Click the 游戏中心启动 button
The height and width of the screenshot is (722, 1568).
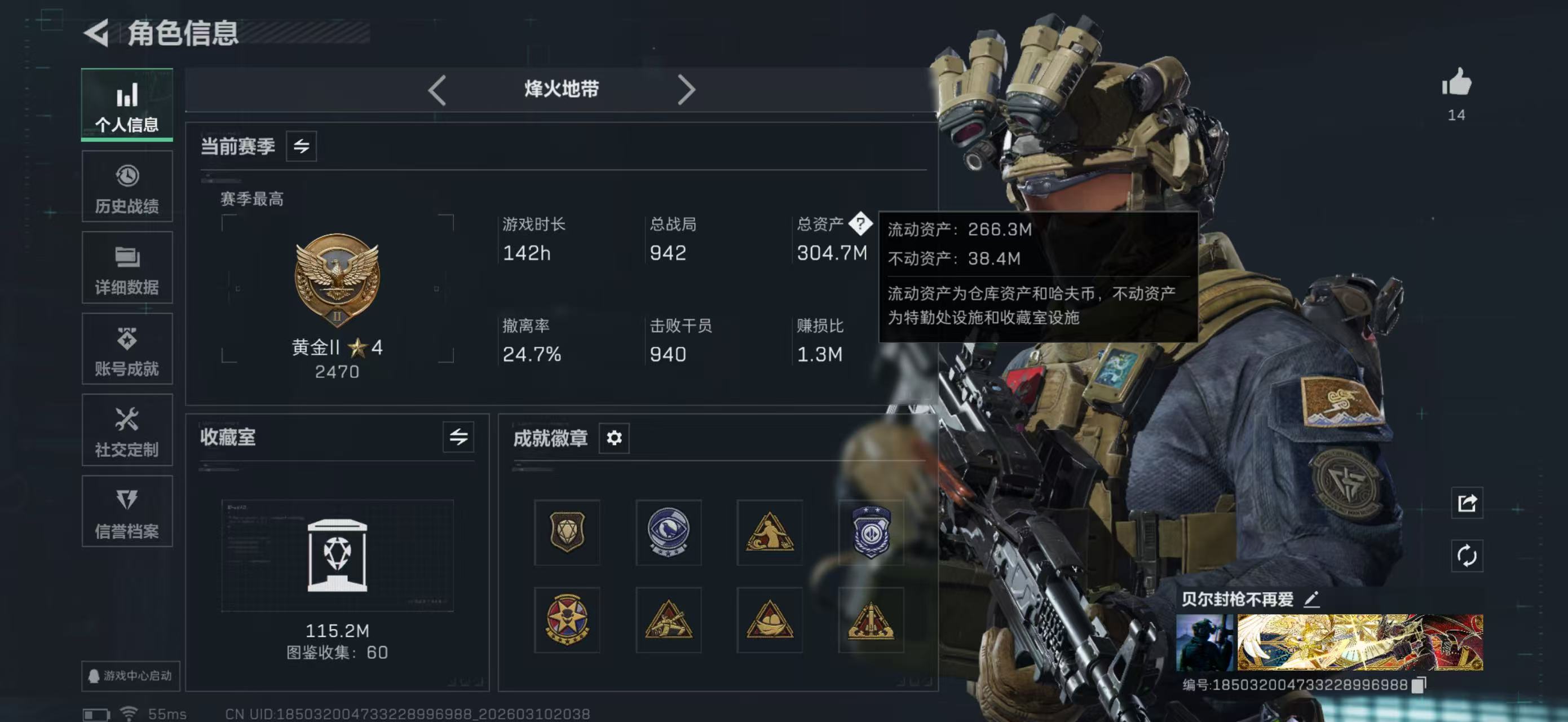coord(130,676)
